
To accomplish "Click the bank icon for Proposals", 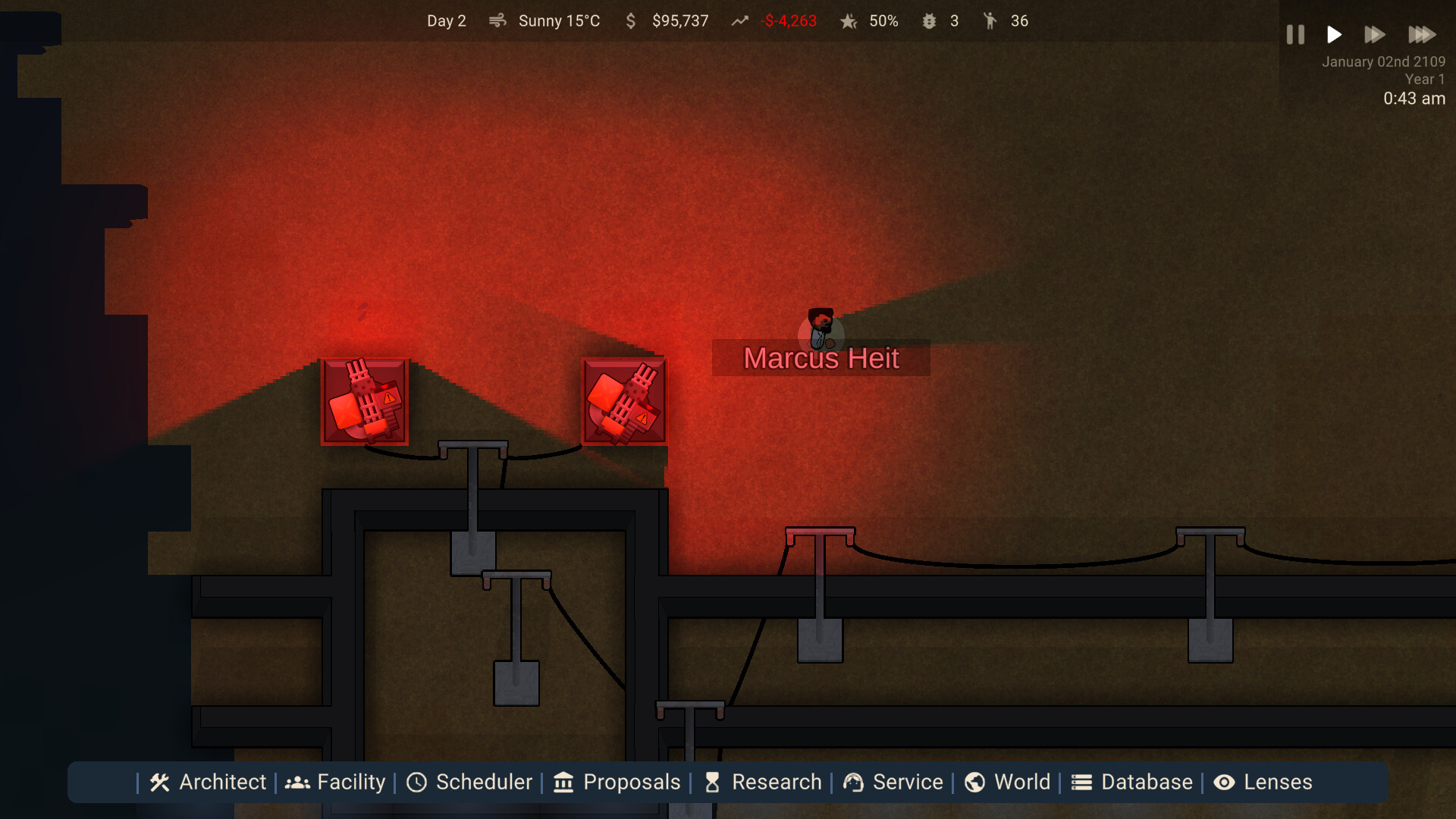I will [563, 782].
